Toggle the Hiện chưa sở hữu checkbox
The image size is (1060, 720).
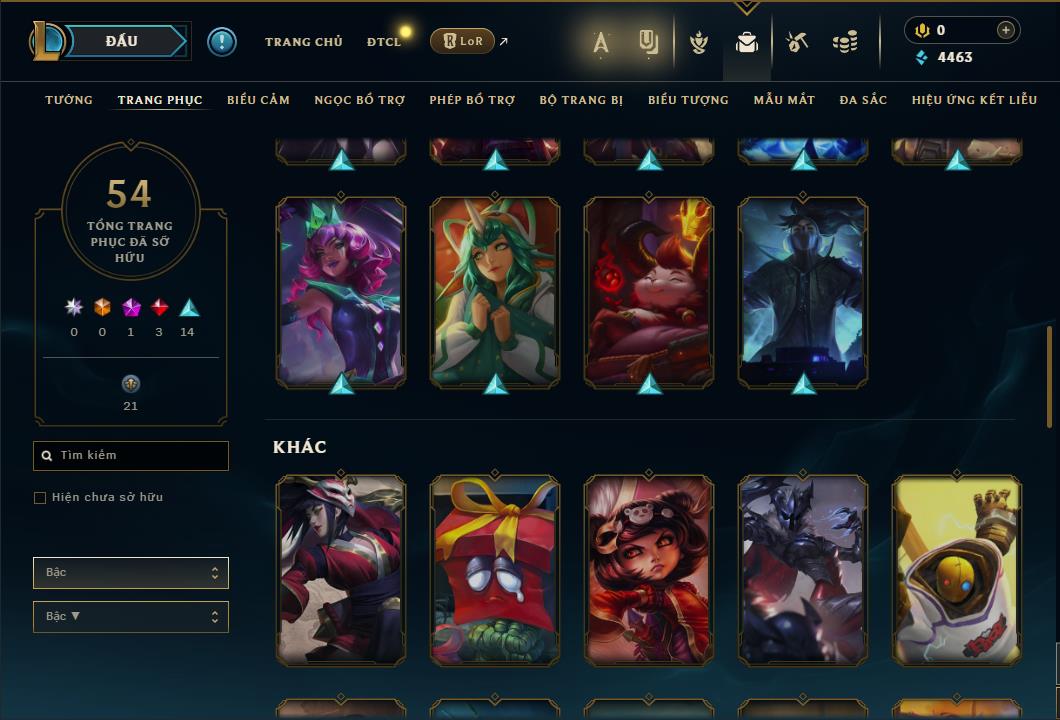[x=40, y=498]
